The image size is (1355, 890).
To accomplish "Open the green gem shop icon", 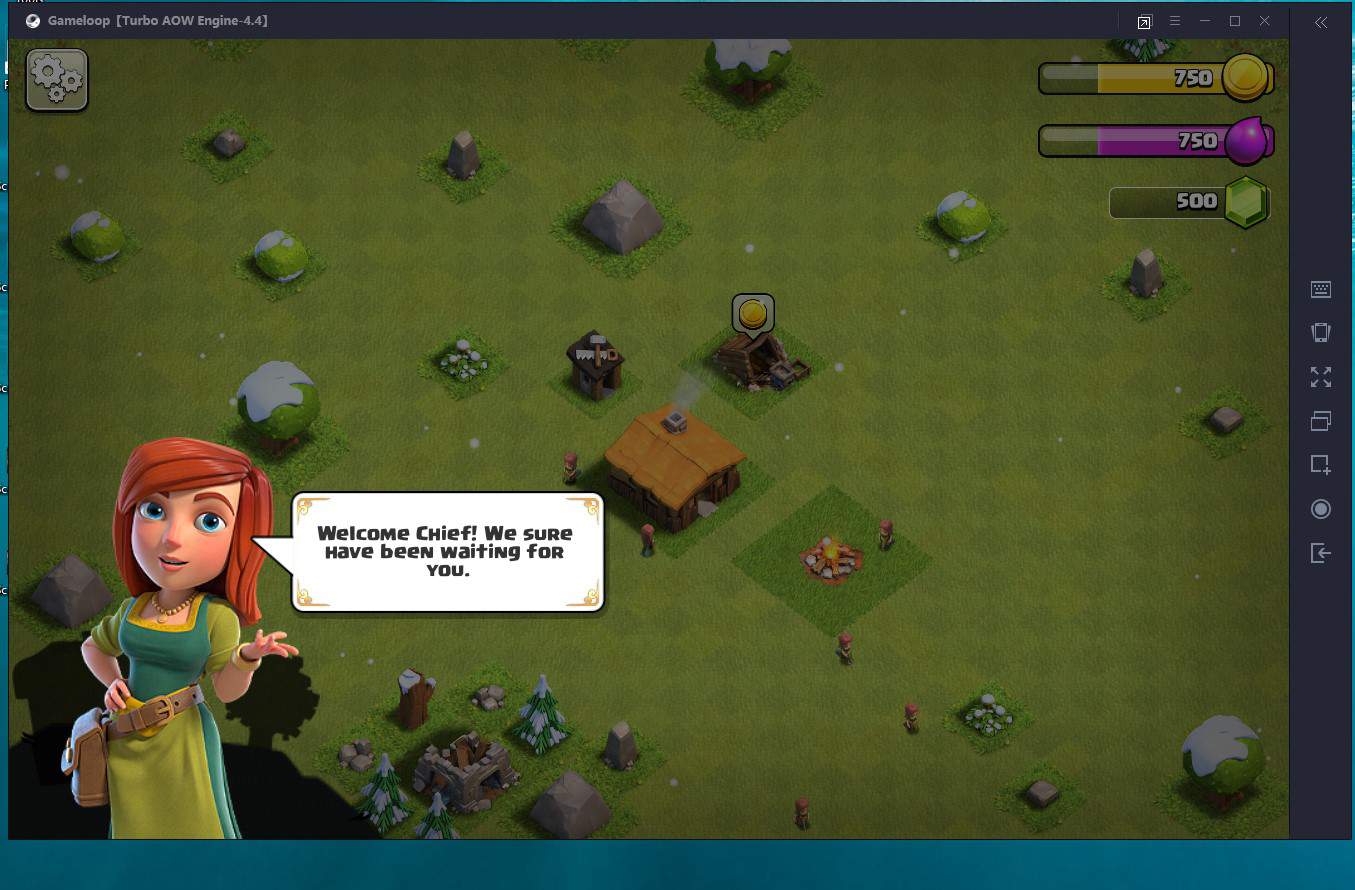I will coord(1246,202).
